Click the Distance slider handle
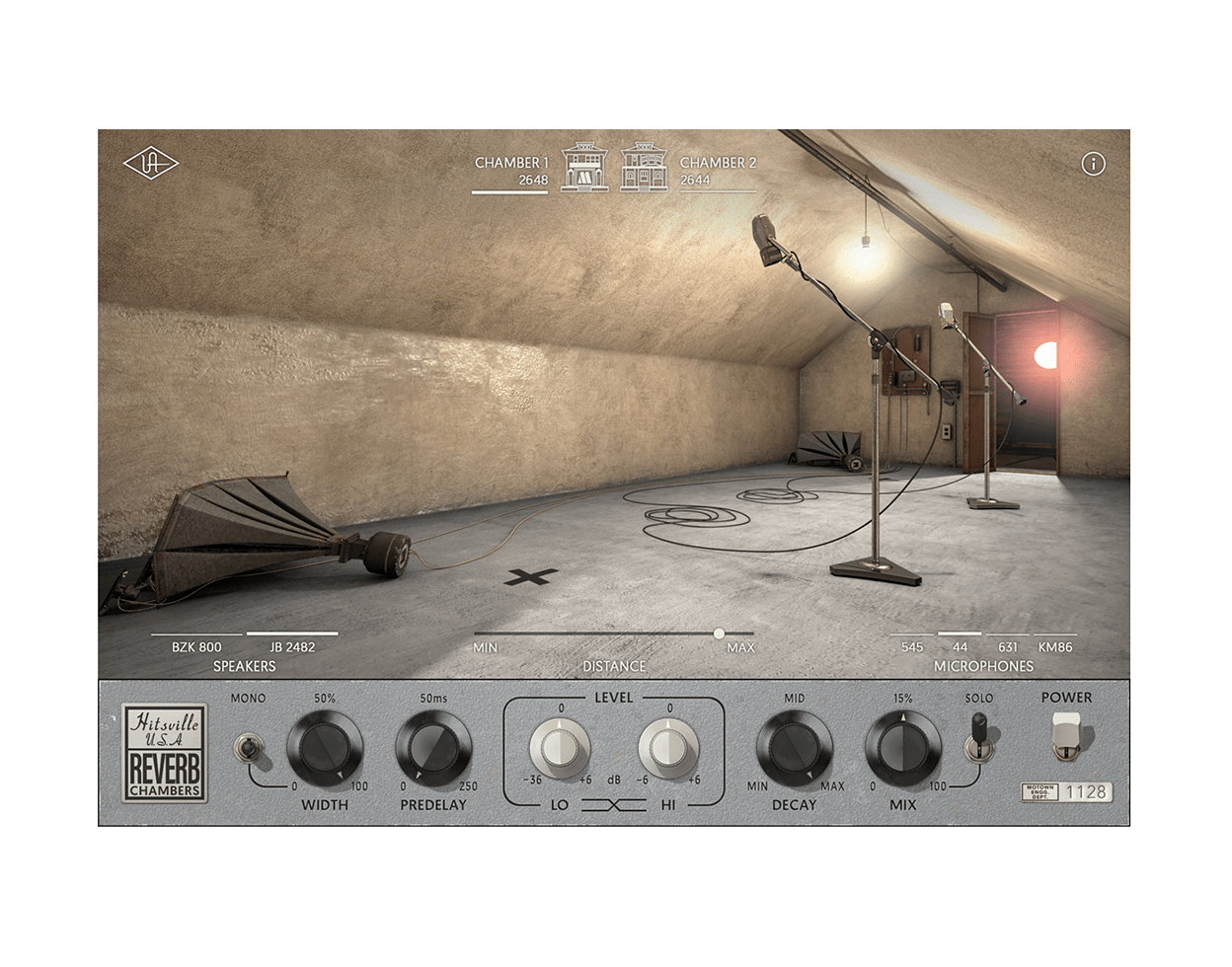This screenshot has height=967, width=1232. [719, 633]
